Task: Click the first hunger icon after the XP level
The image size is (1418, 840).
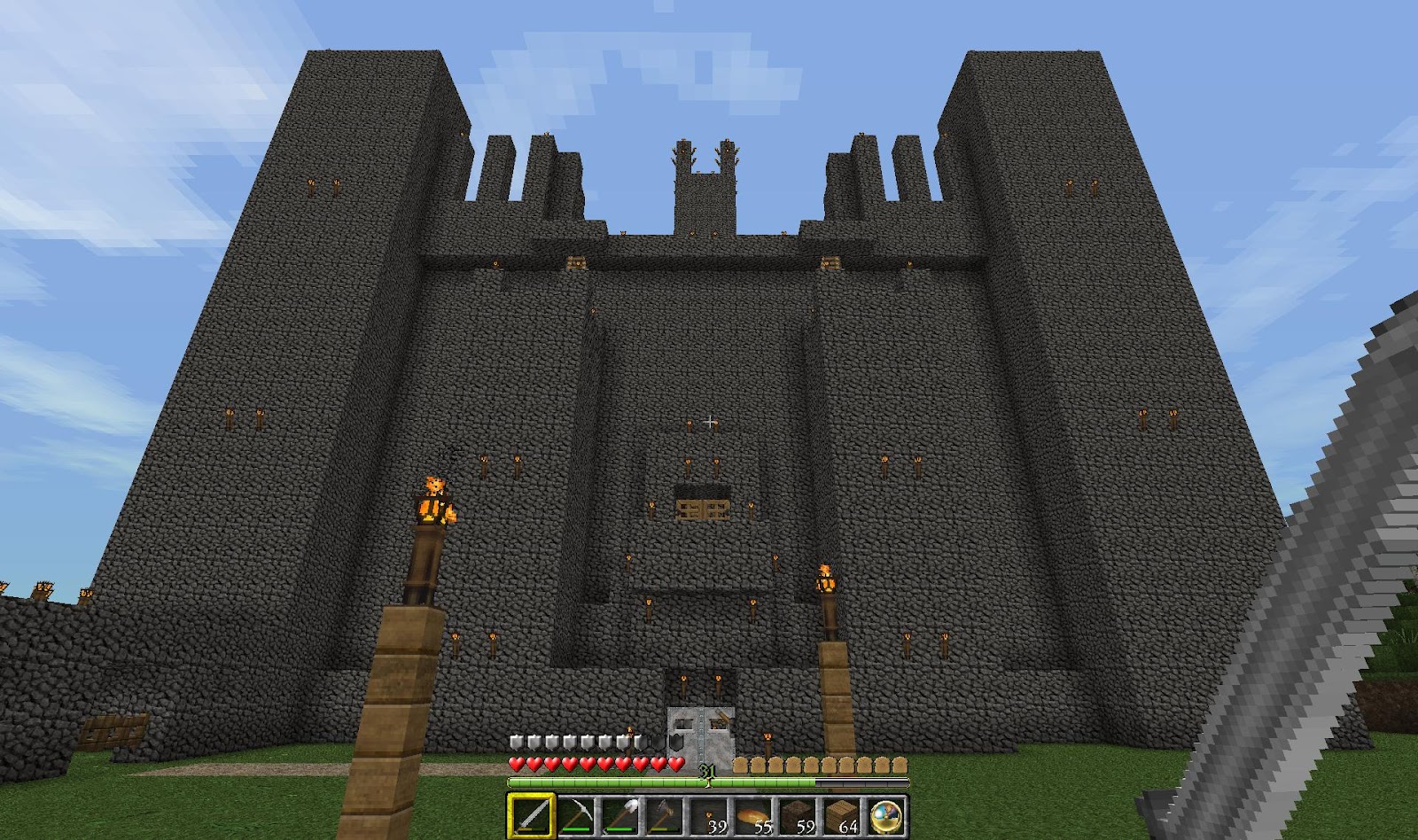Action: tap(741, 764)
